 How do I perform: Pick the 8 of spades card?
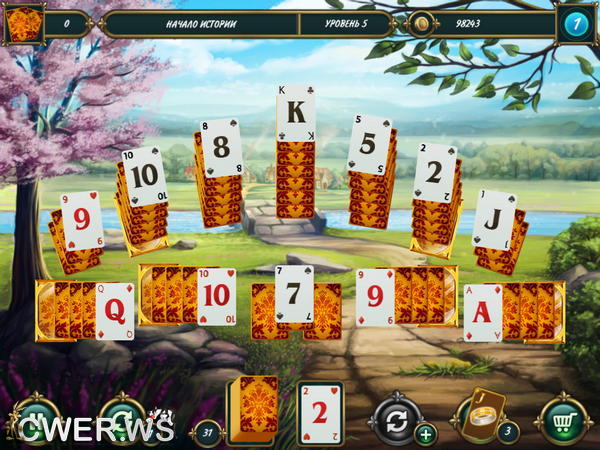coord(221,147)
